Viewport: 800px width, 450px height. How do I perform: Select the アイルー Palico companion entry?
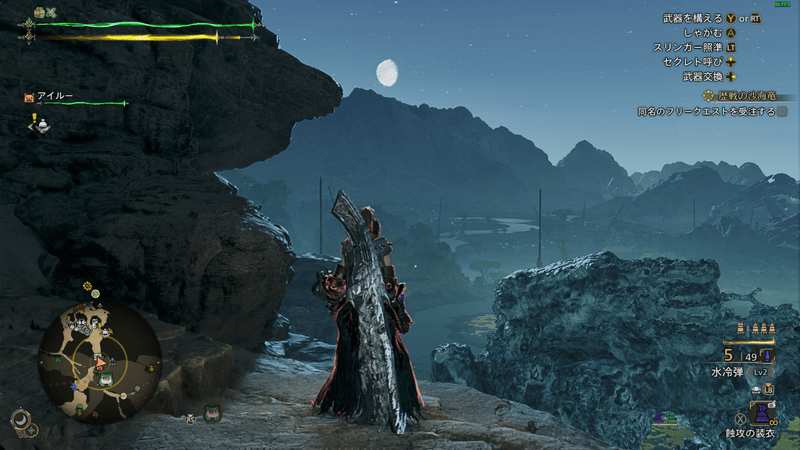(x=56, y=98)
